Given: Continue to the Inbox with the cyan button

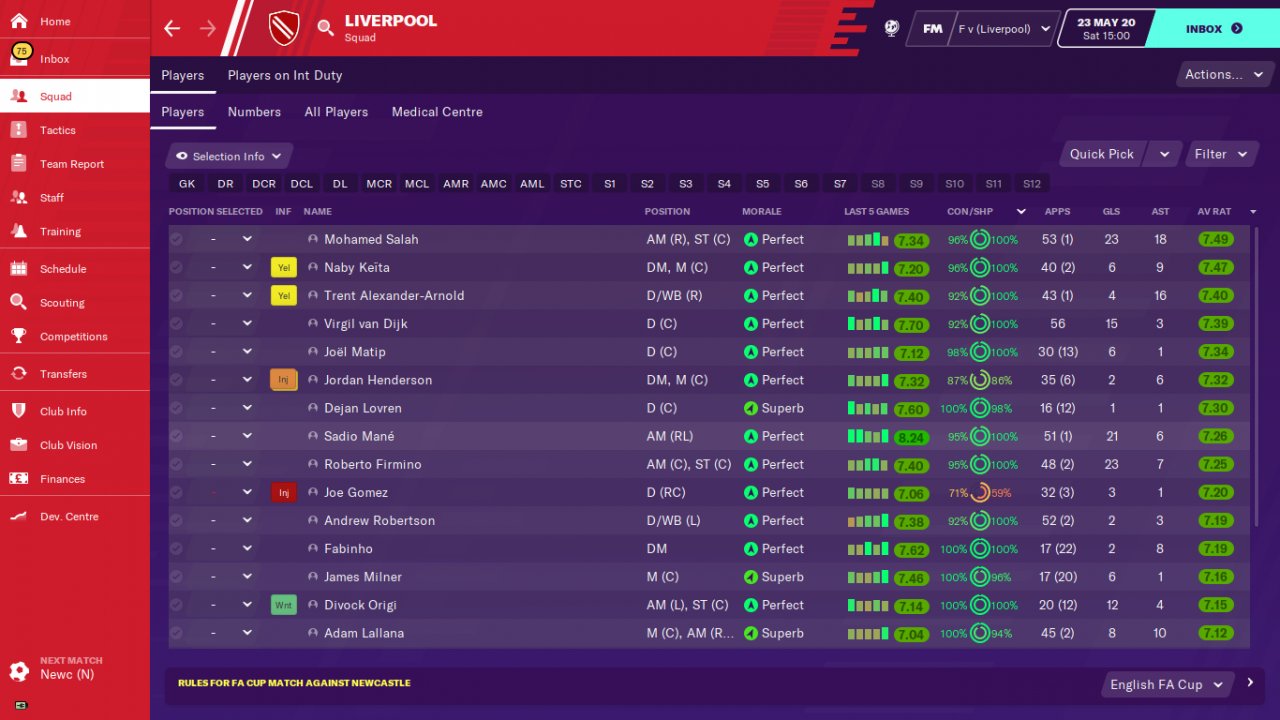Looking at the screenshot, I should pos(1213,29).
